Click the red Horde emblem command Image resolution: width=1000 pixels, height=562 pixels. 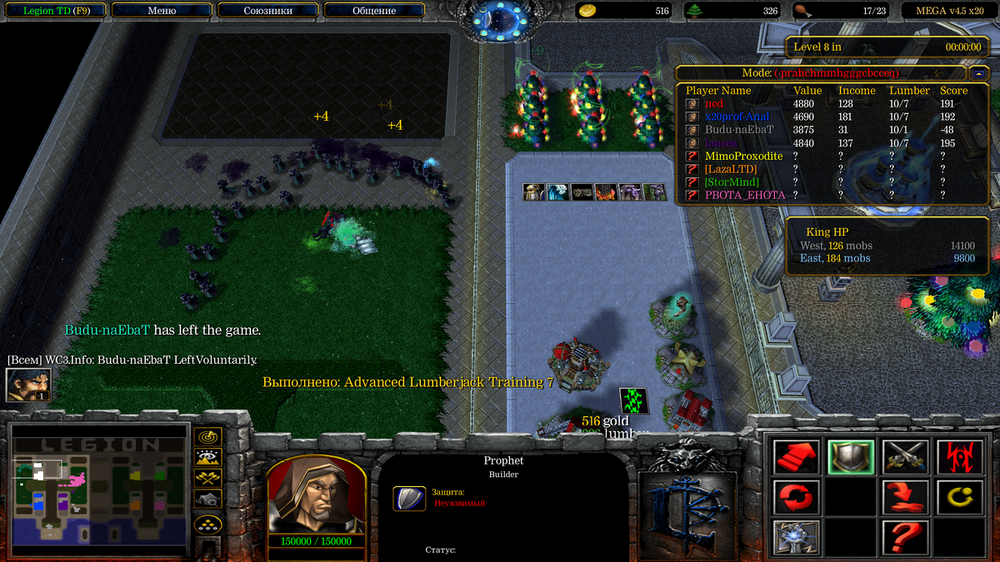[958, 458]
